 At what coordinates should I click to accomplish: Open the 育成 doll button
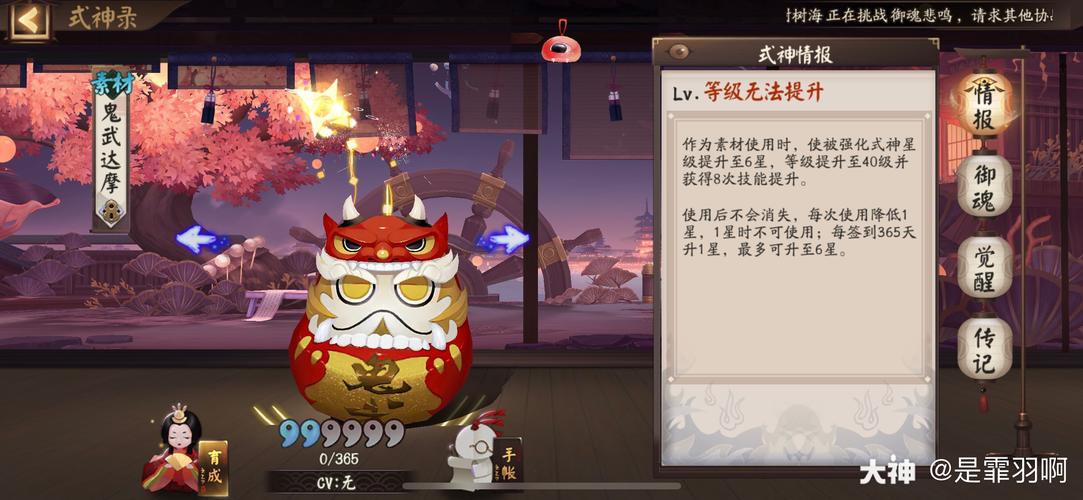click(184, 452)
